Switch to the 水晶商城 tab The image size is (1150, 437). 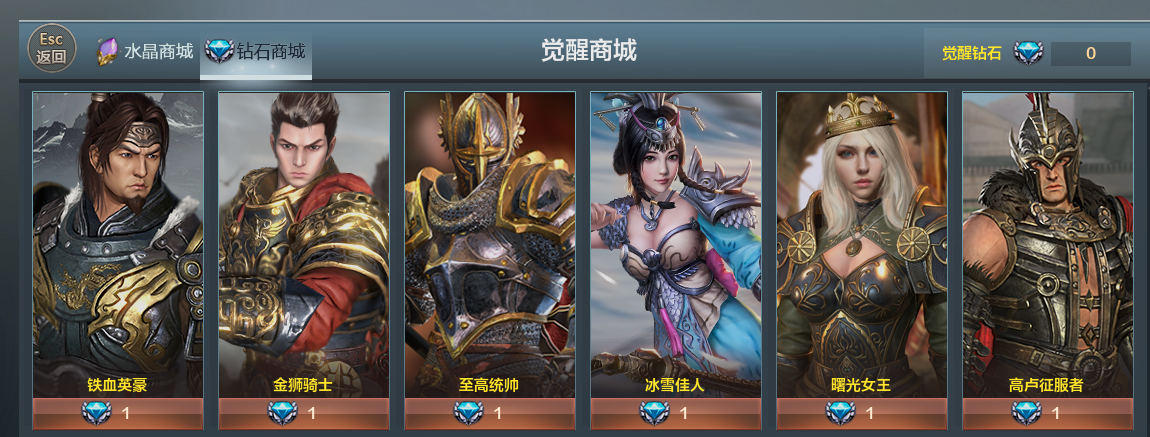pyautogui.click(x=146, y=51)
